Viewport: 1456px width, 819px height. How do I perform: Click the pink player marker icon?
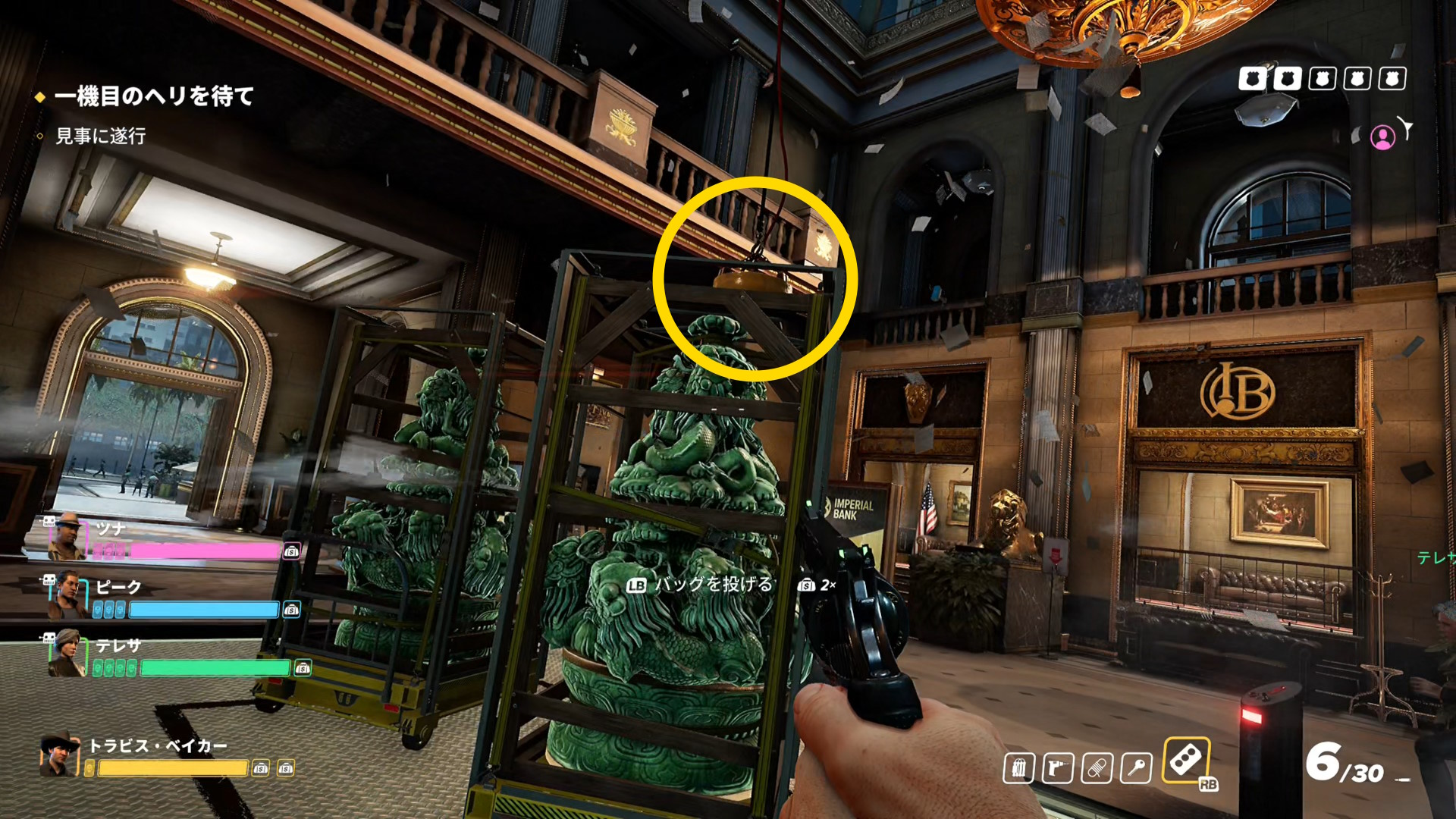[1382, 136]
